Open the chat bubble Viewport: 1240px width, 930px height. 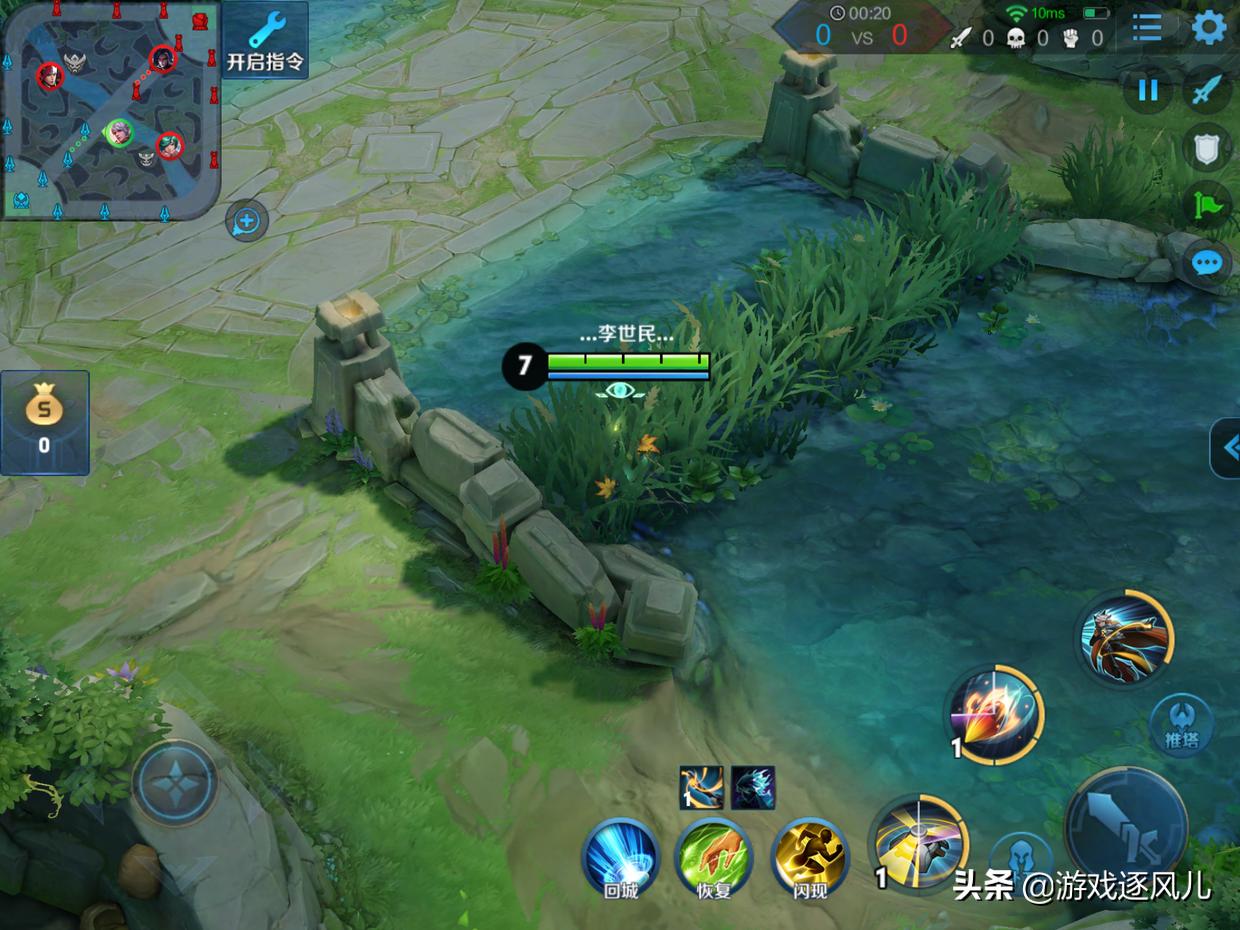(1207, 264)
